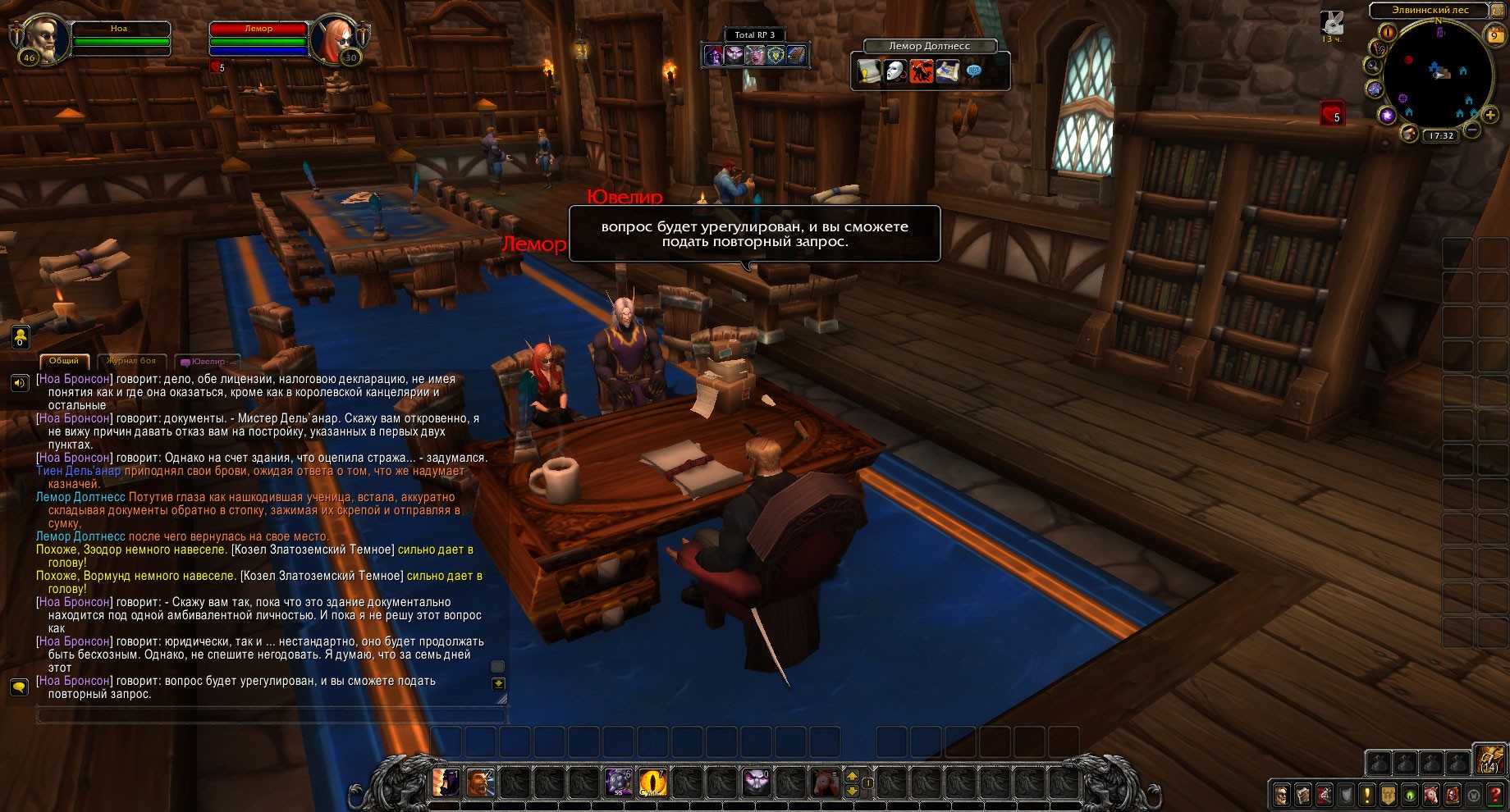Open the backpack showing 14 free slots

click(x=1489, y=760)
